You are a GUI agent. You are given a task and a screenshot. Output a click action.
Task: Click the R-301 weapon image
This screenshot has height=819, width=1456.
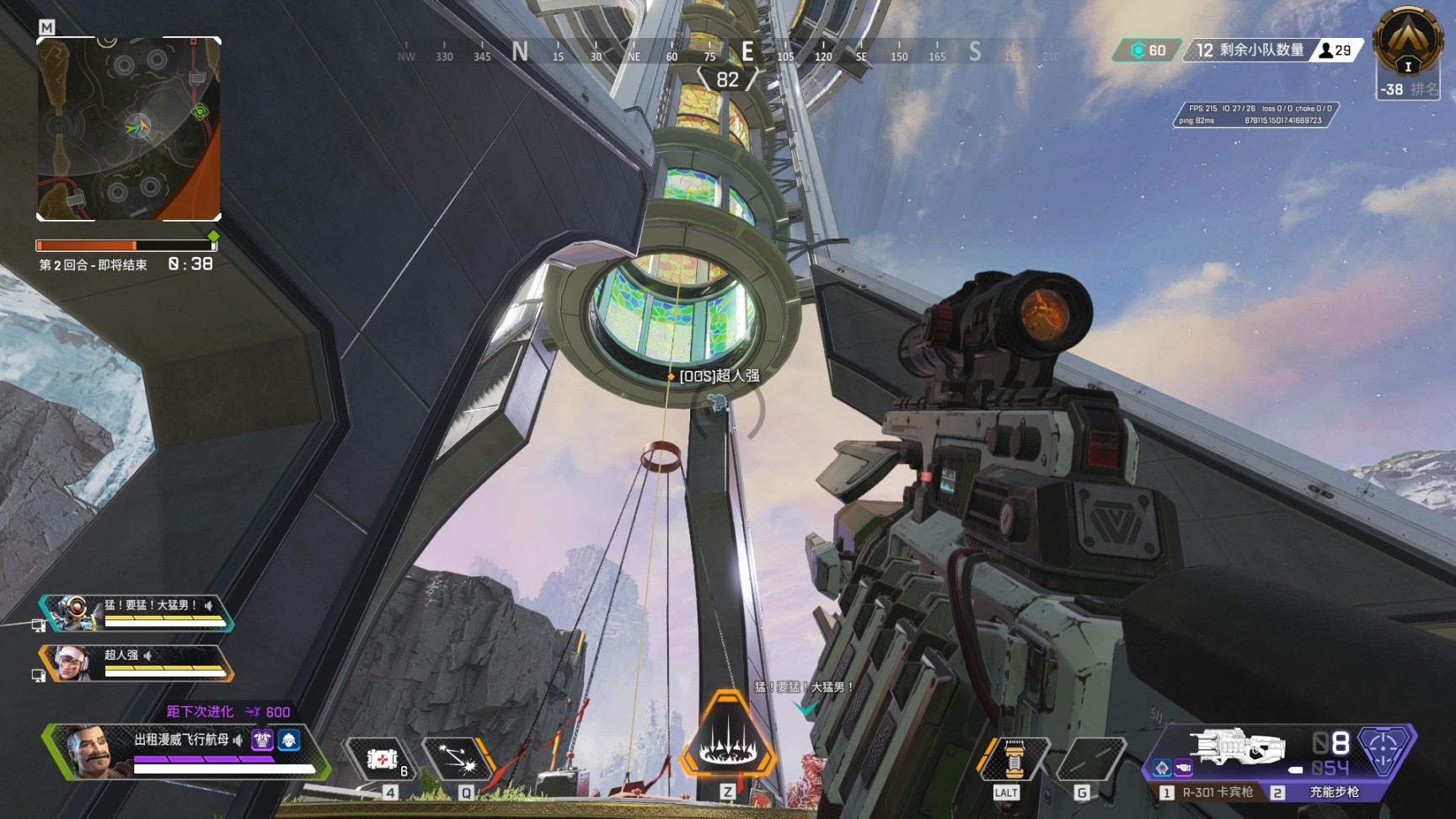tap(1237, 747)
